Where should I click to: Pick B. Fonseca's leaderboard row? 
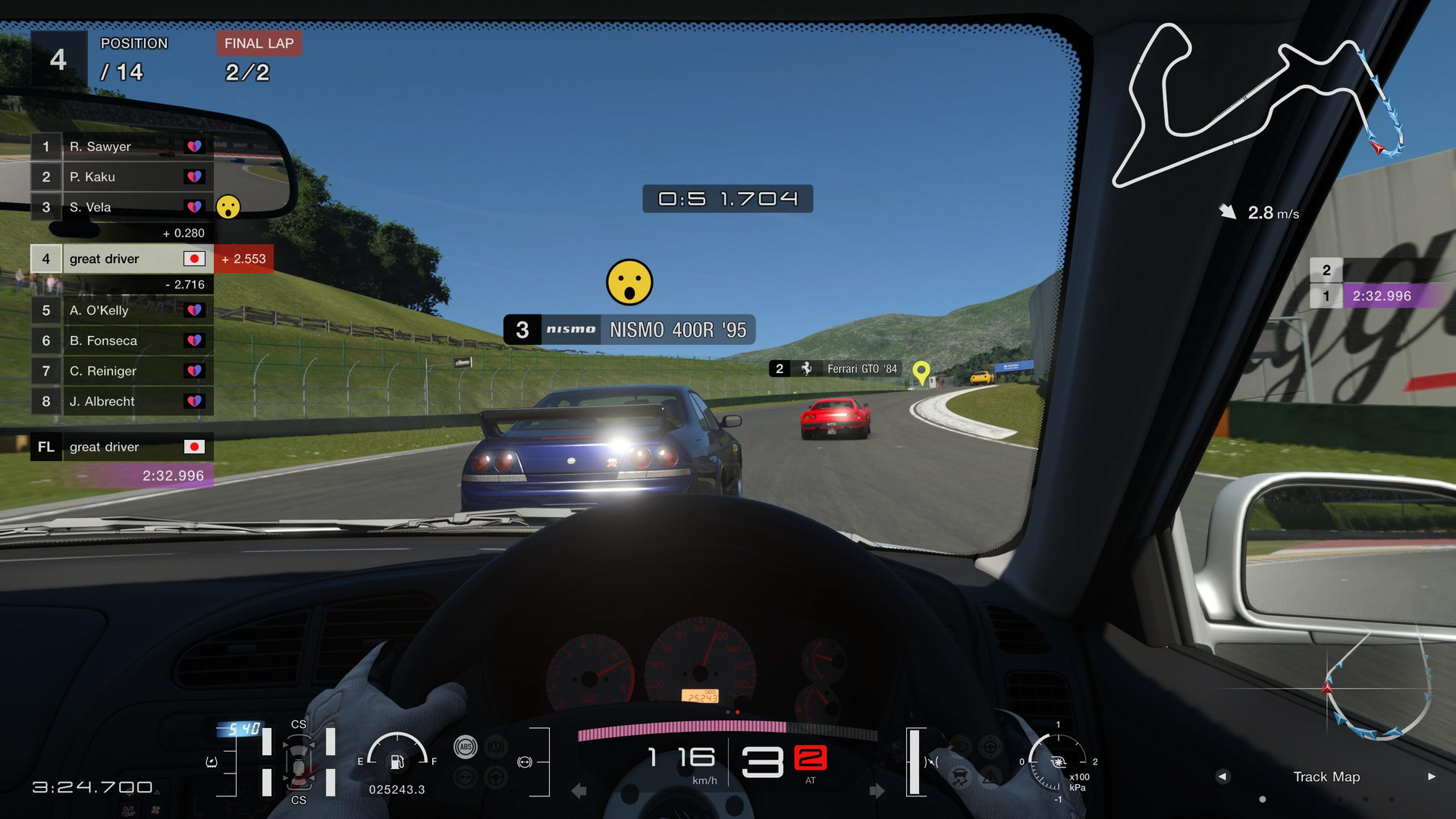coord(121,340)
